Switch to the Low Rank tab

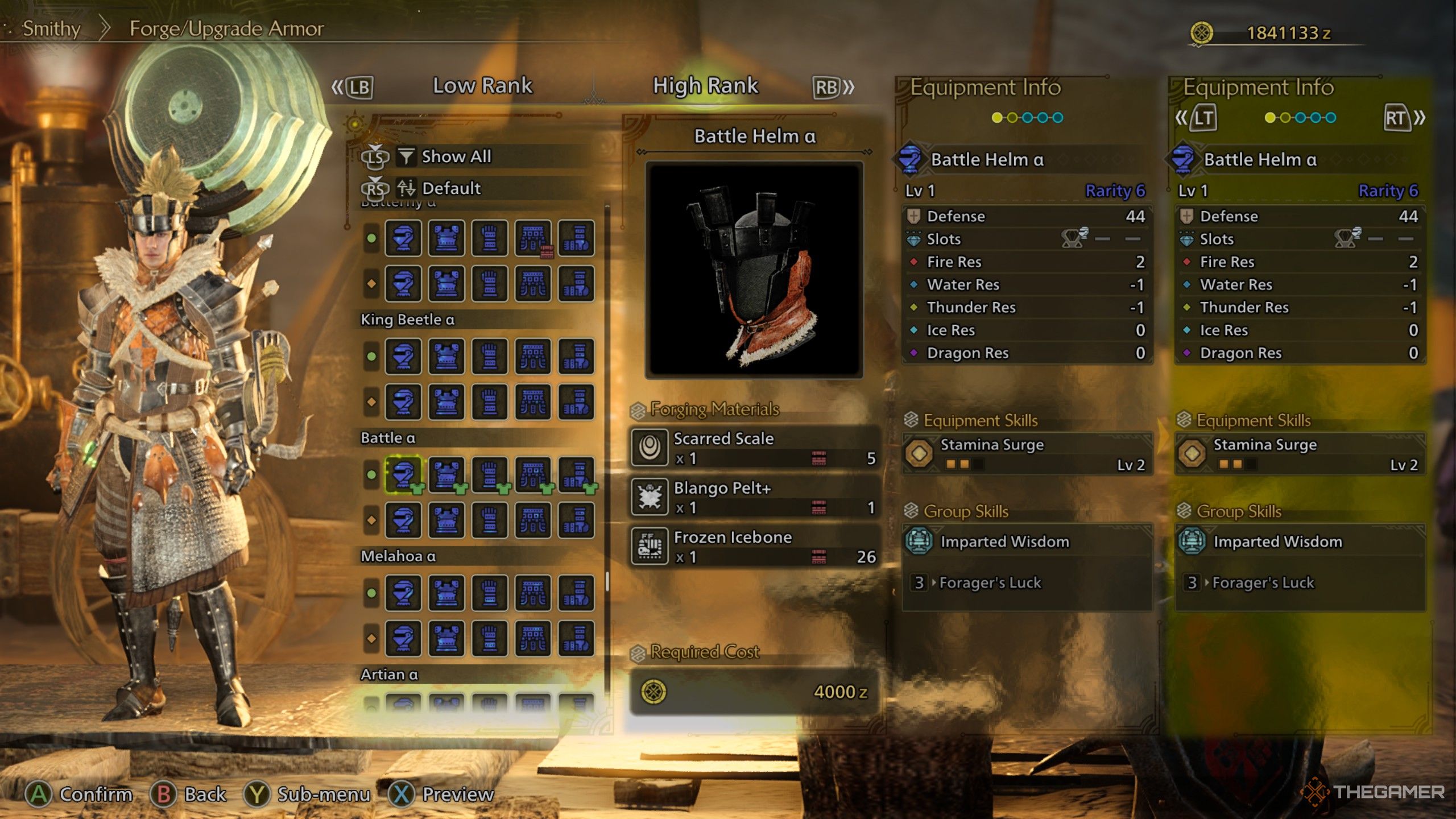point(482,86)
